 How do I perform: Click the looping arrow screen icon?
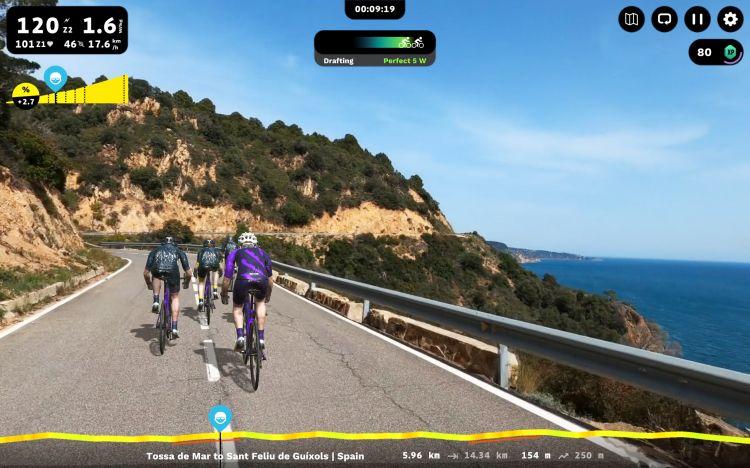click(x=664, y=19)
